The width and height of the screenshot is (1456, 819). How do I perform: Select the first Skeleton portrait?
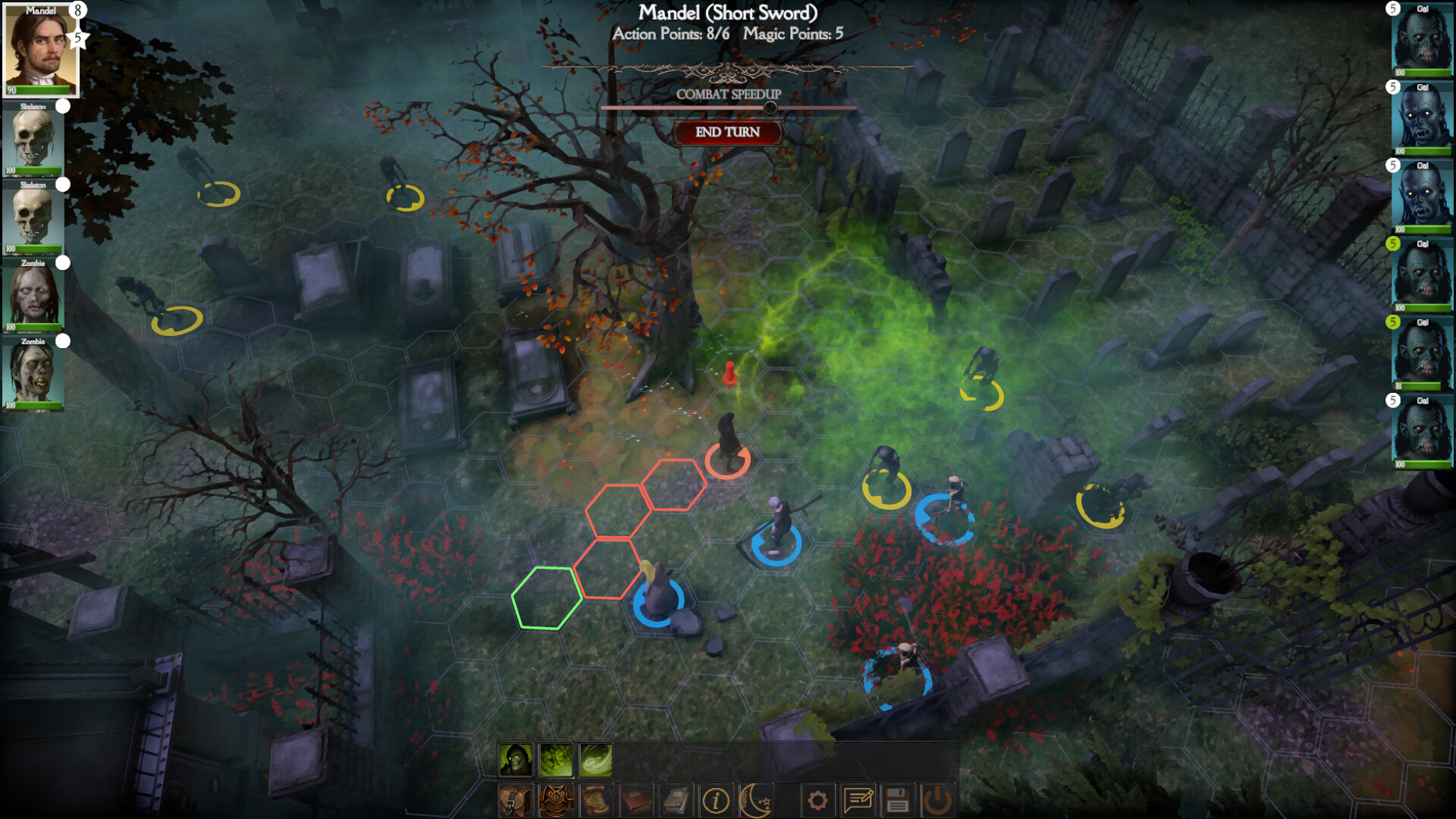[x=32, y=140]
